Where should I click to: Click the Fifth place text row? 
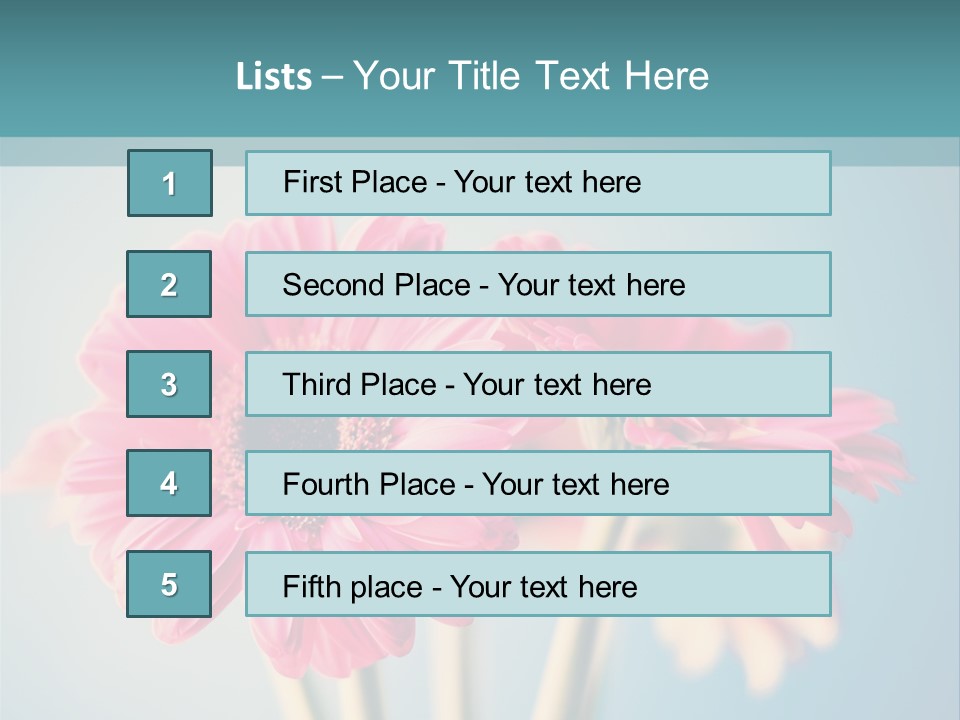point(538,585)
